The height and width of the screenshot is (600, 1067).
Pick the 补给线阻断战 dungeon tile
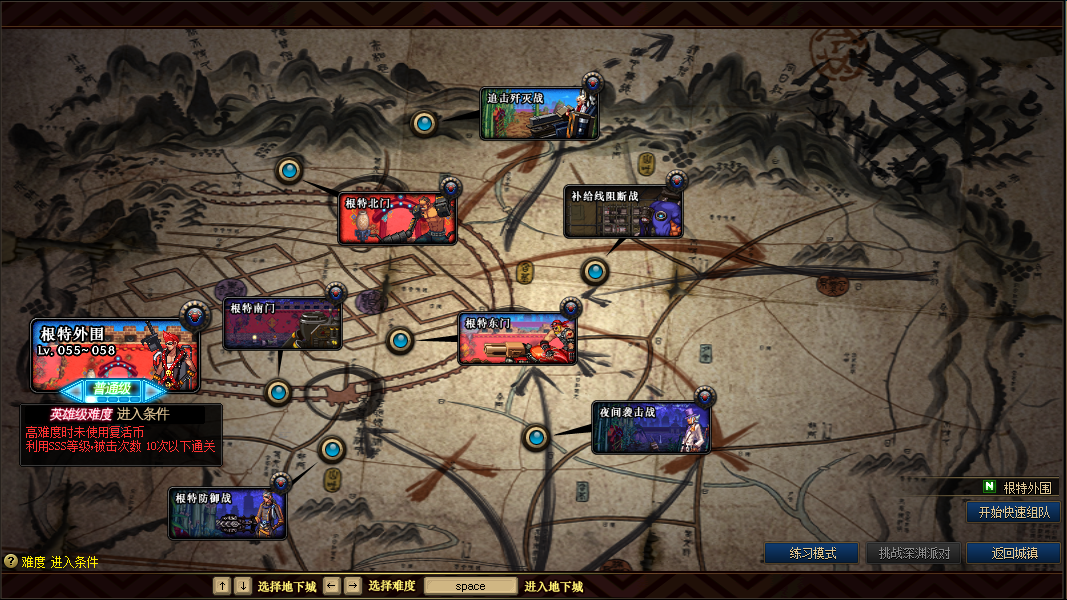coord(624,212)
